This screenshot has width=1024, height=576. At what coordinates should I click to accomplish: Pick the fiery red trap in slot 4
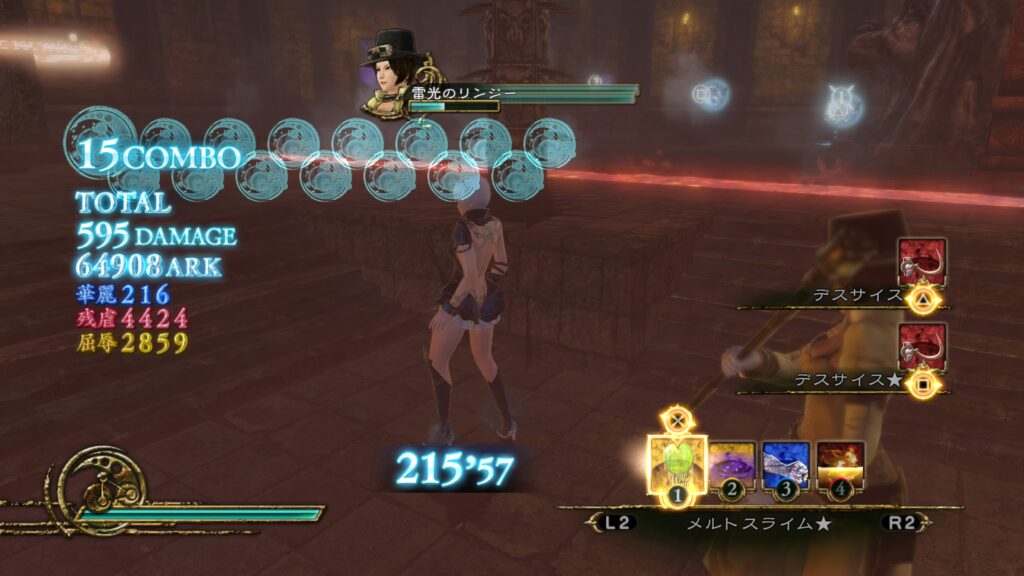click(x=840, y=466)
